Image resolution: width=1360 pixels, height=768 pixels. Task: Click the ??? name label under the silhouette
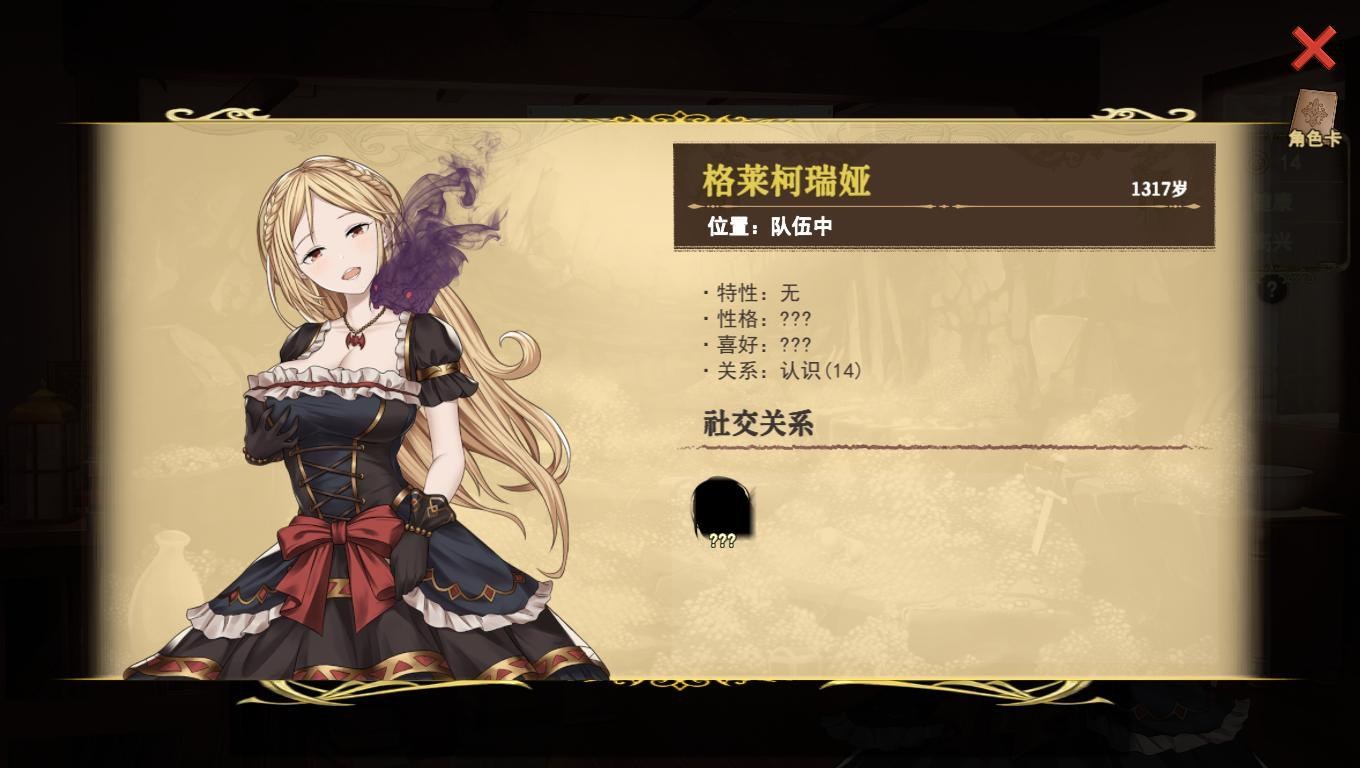click(721, 540)
